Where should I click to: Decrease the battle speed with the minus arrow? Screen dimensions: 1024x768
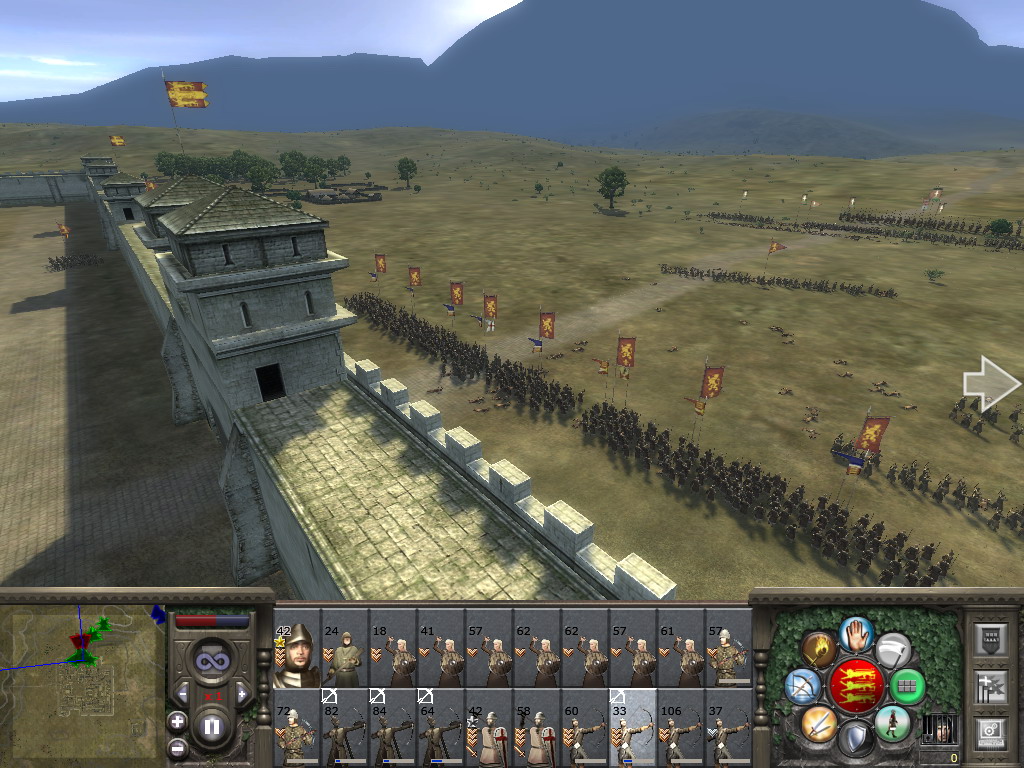[182, 693]
